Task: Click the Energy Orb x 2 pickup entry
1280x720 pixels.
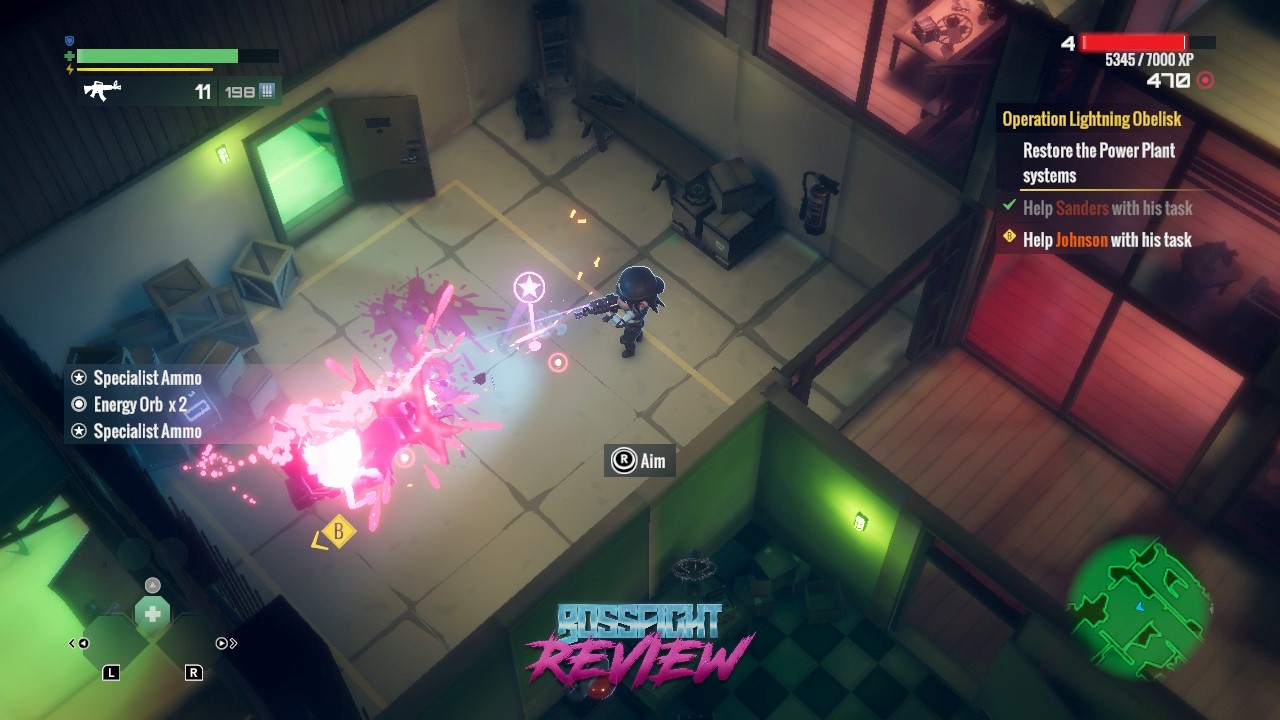Action: 140,405
